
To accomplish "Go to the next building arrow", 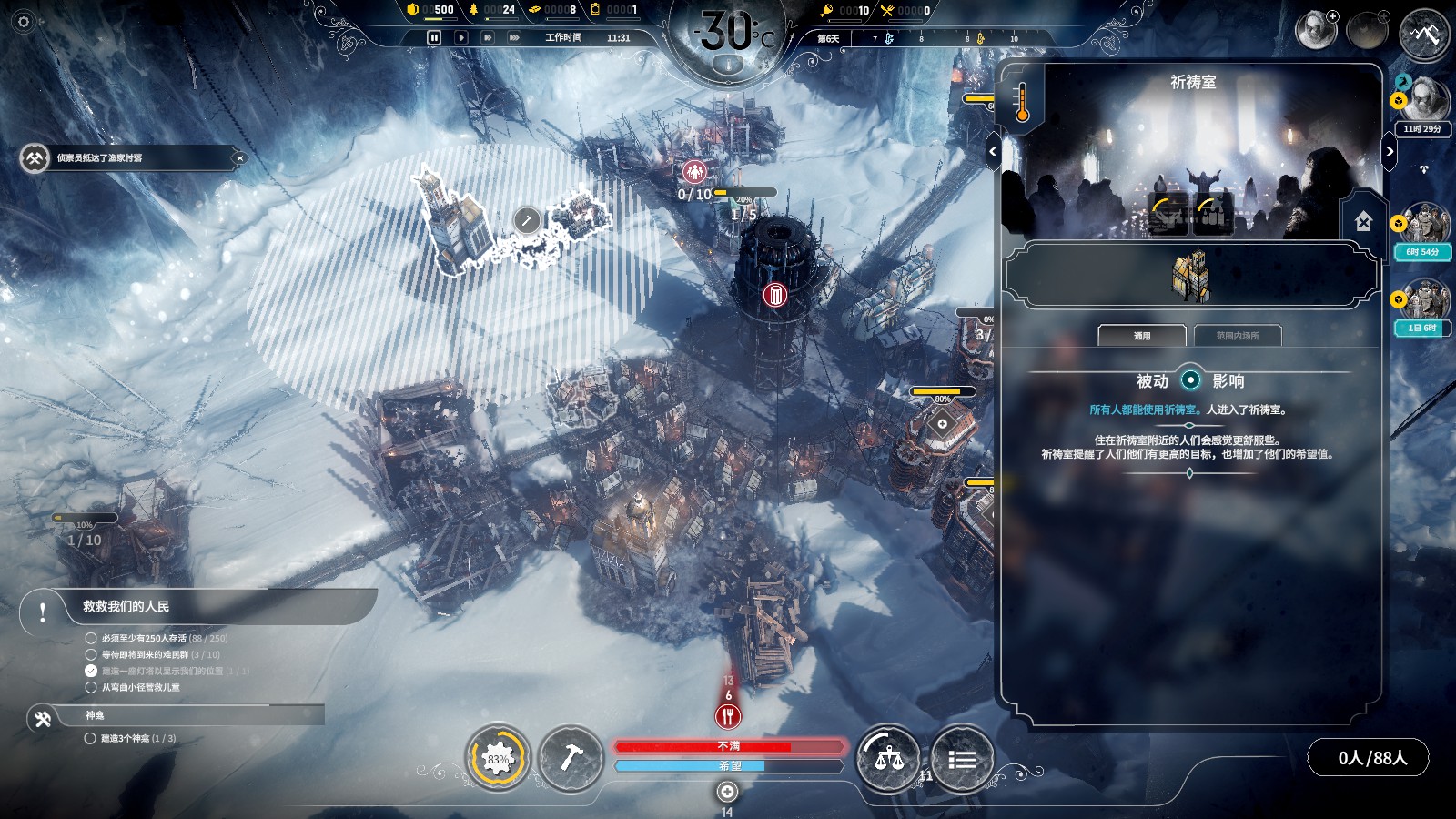I will (1390, 152).
